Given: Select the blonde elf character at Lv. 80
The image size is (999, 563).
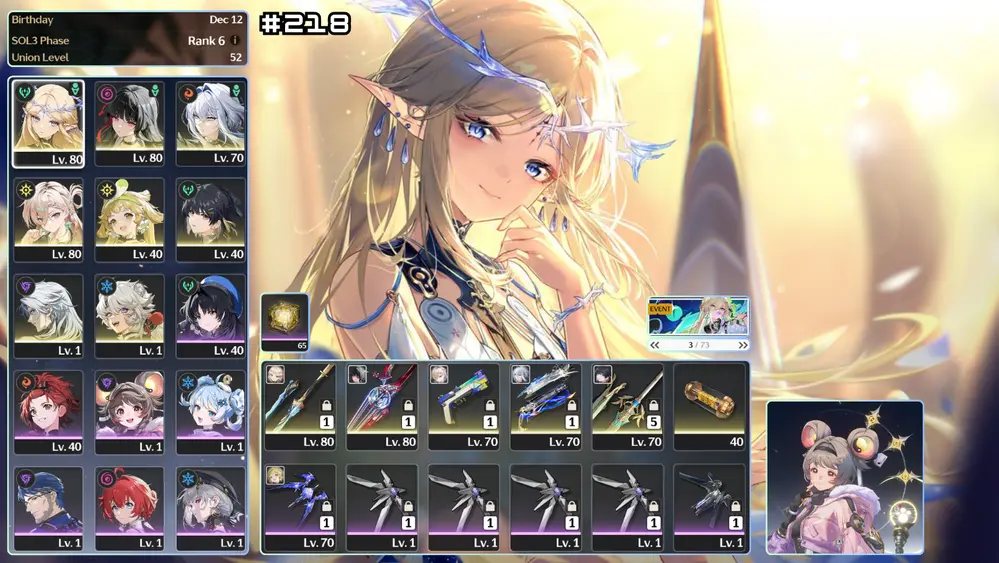Looking at the screenshot, I should tap(48, 123).
